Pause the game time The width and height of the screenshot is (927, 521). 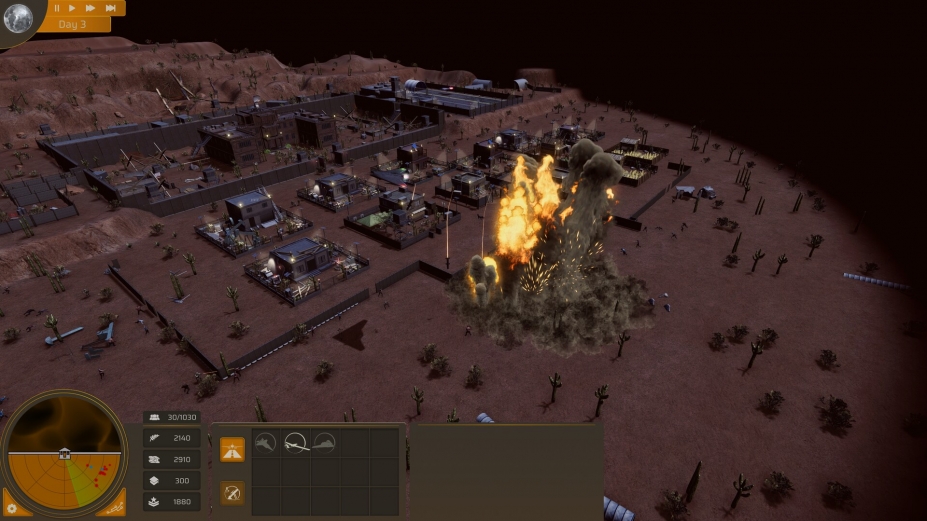click(x=57, y=7)
